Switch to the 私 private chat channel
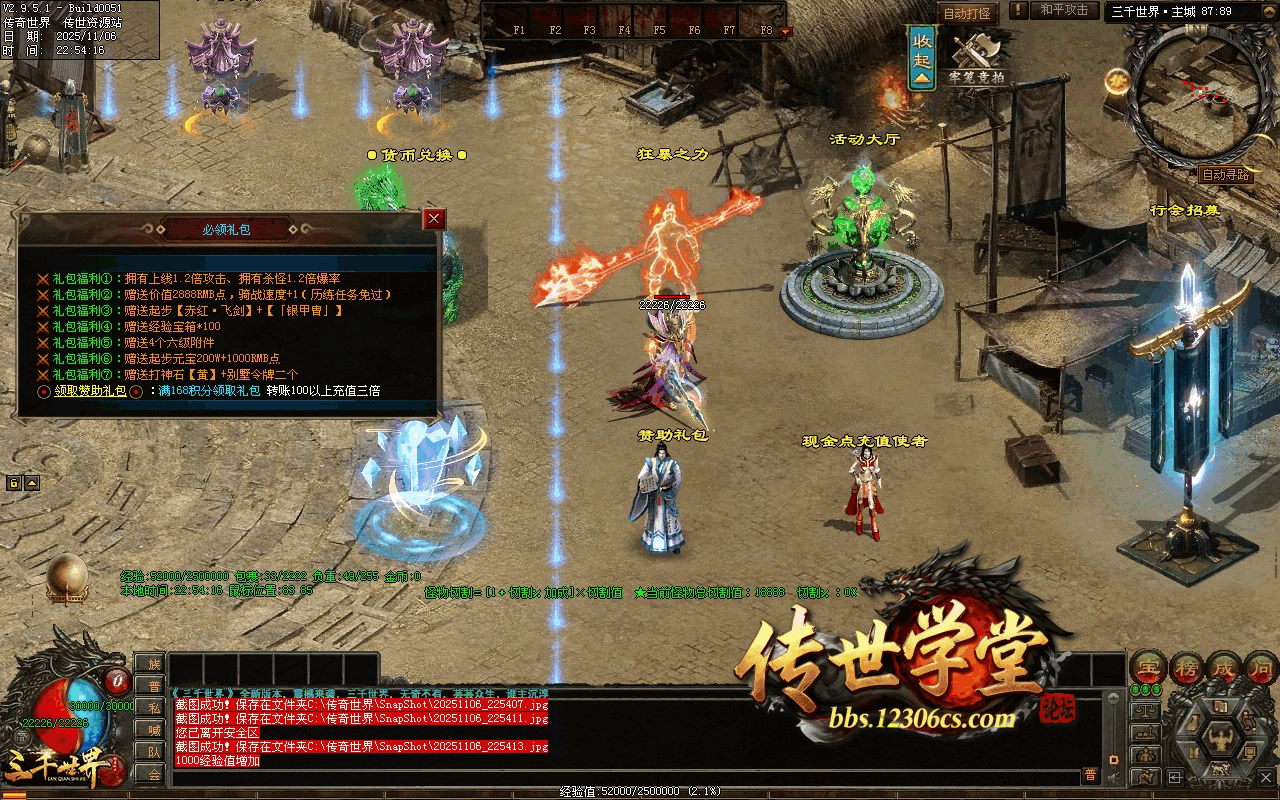The image size is (1280, 800). 153,708
